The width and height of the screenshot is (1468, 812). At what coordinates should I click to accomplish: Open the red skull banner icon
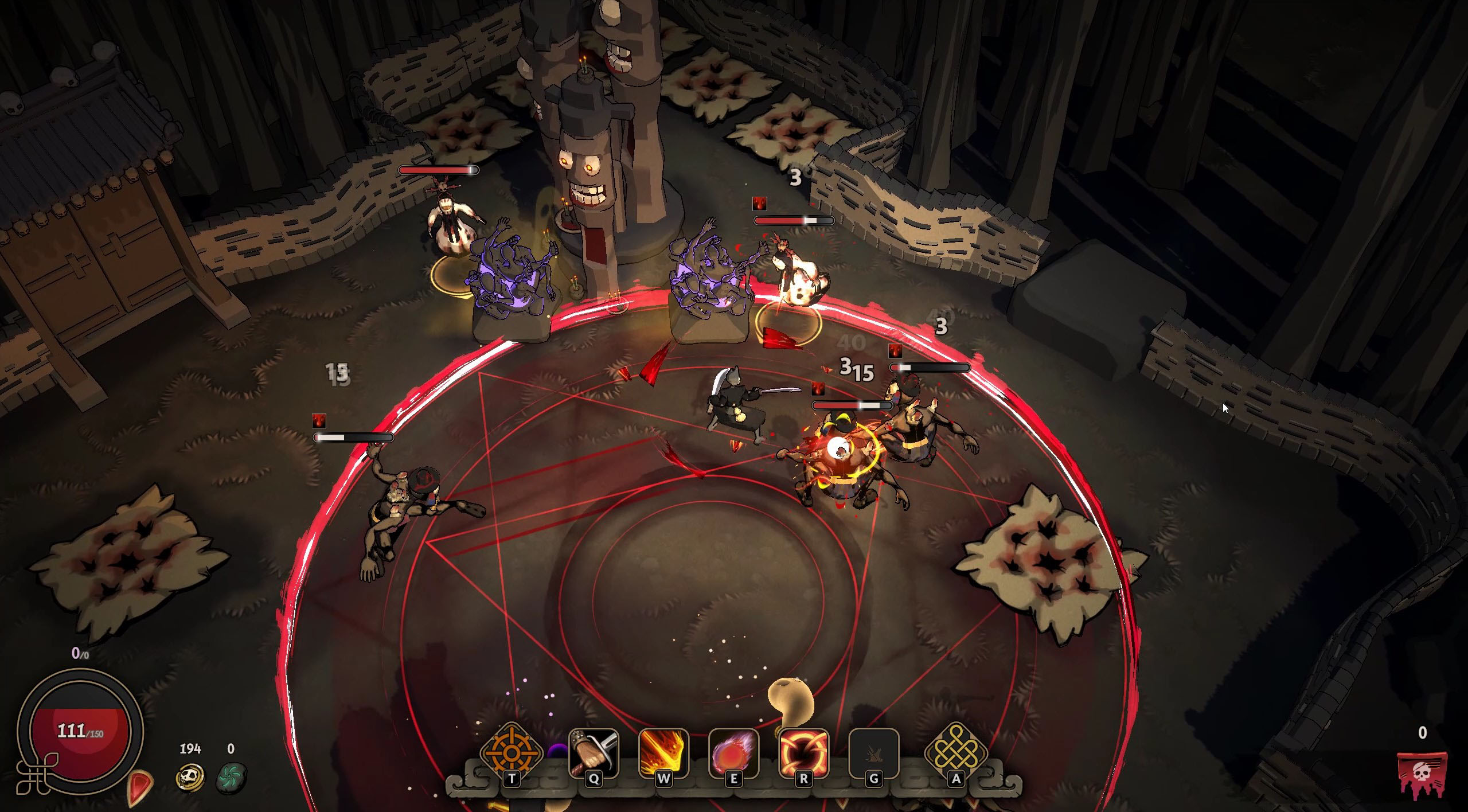pos(1423,774)
